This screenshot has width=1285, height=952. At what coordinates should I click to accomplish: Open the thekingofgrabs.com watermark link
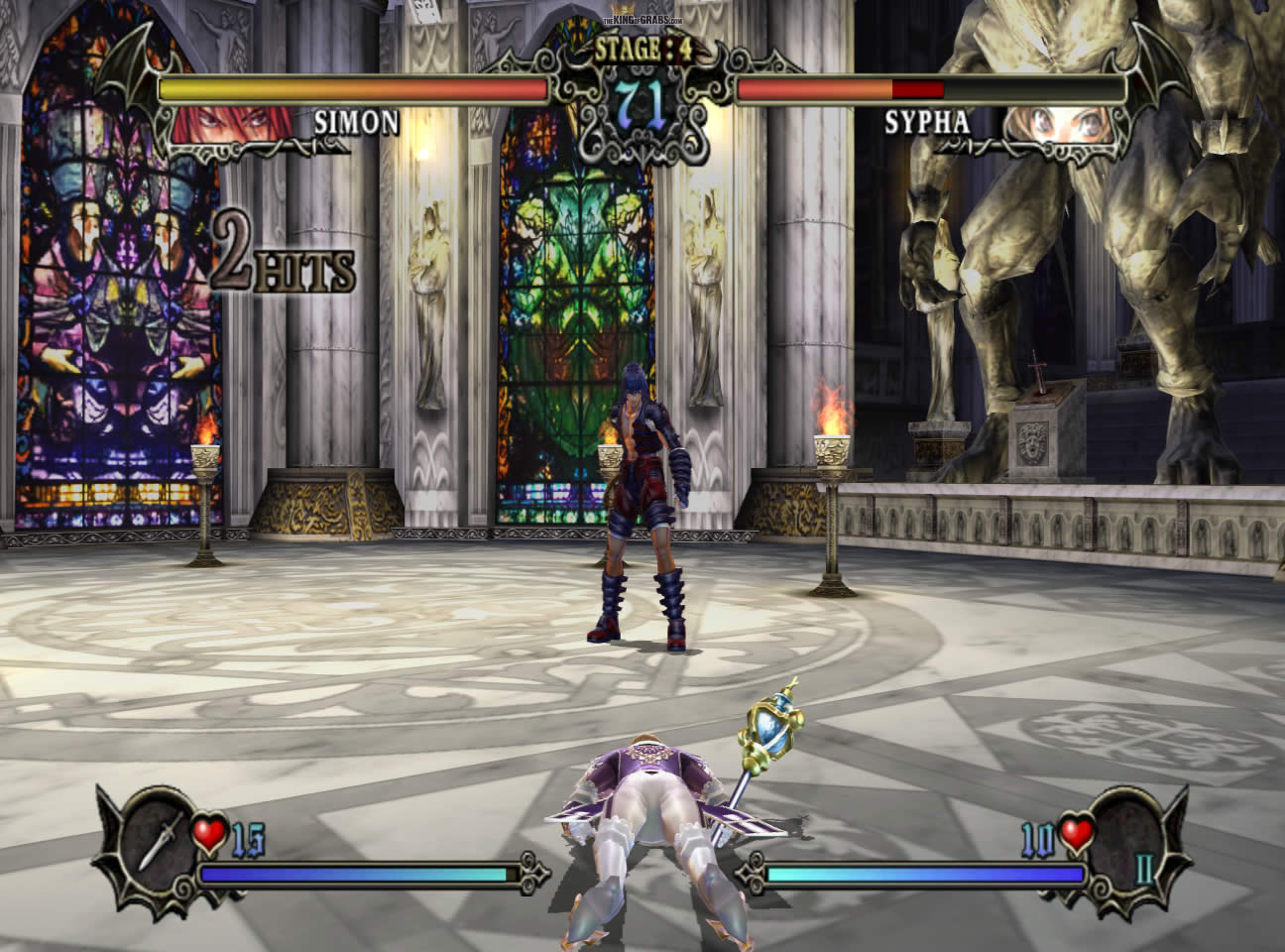click(642, 20)
